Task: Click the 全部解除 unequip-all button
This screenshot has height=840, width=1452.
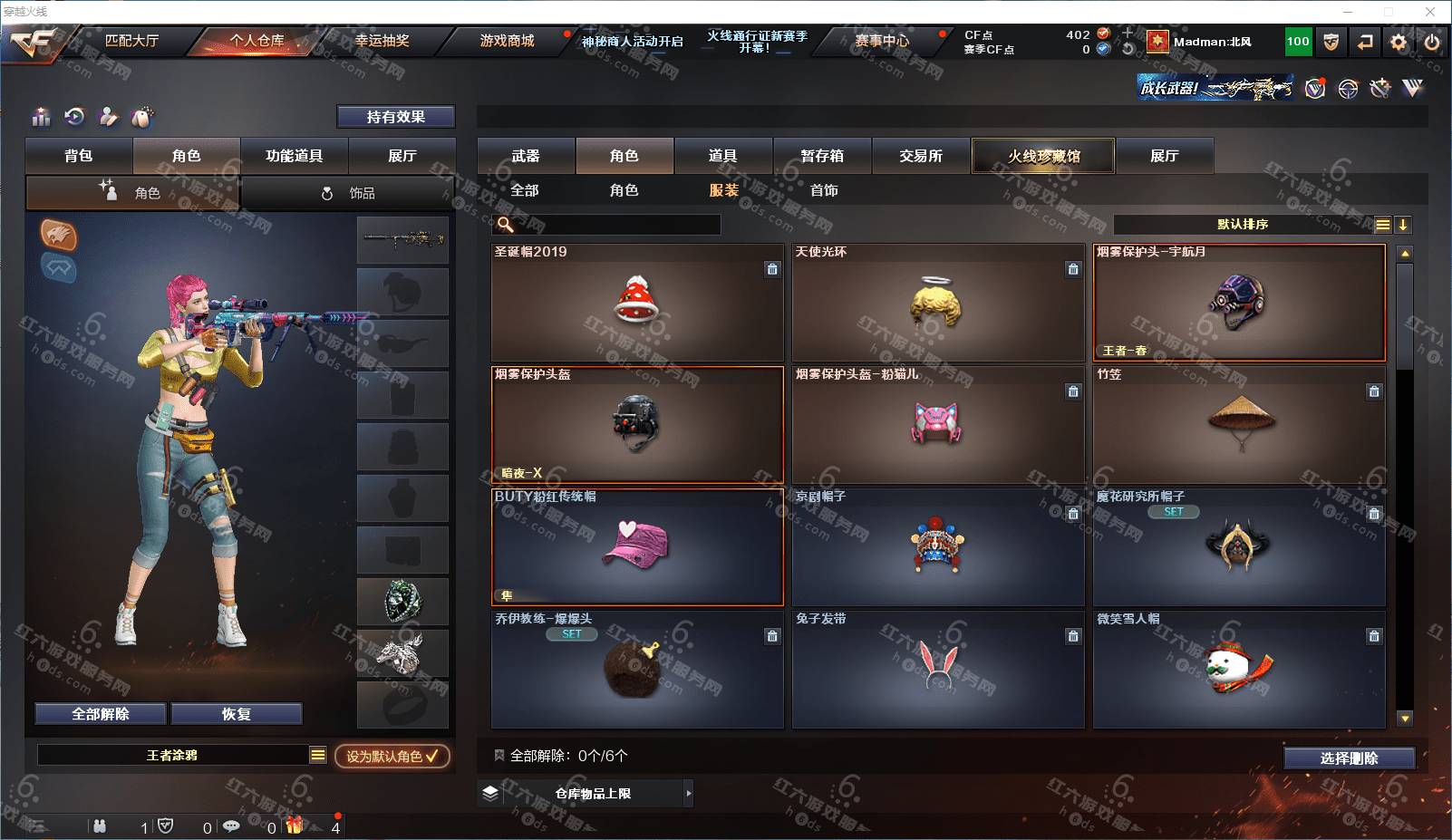Action: tap(101, 714)
